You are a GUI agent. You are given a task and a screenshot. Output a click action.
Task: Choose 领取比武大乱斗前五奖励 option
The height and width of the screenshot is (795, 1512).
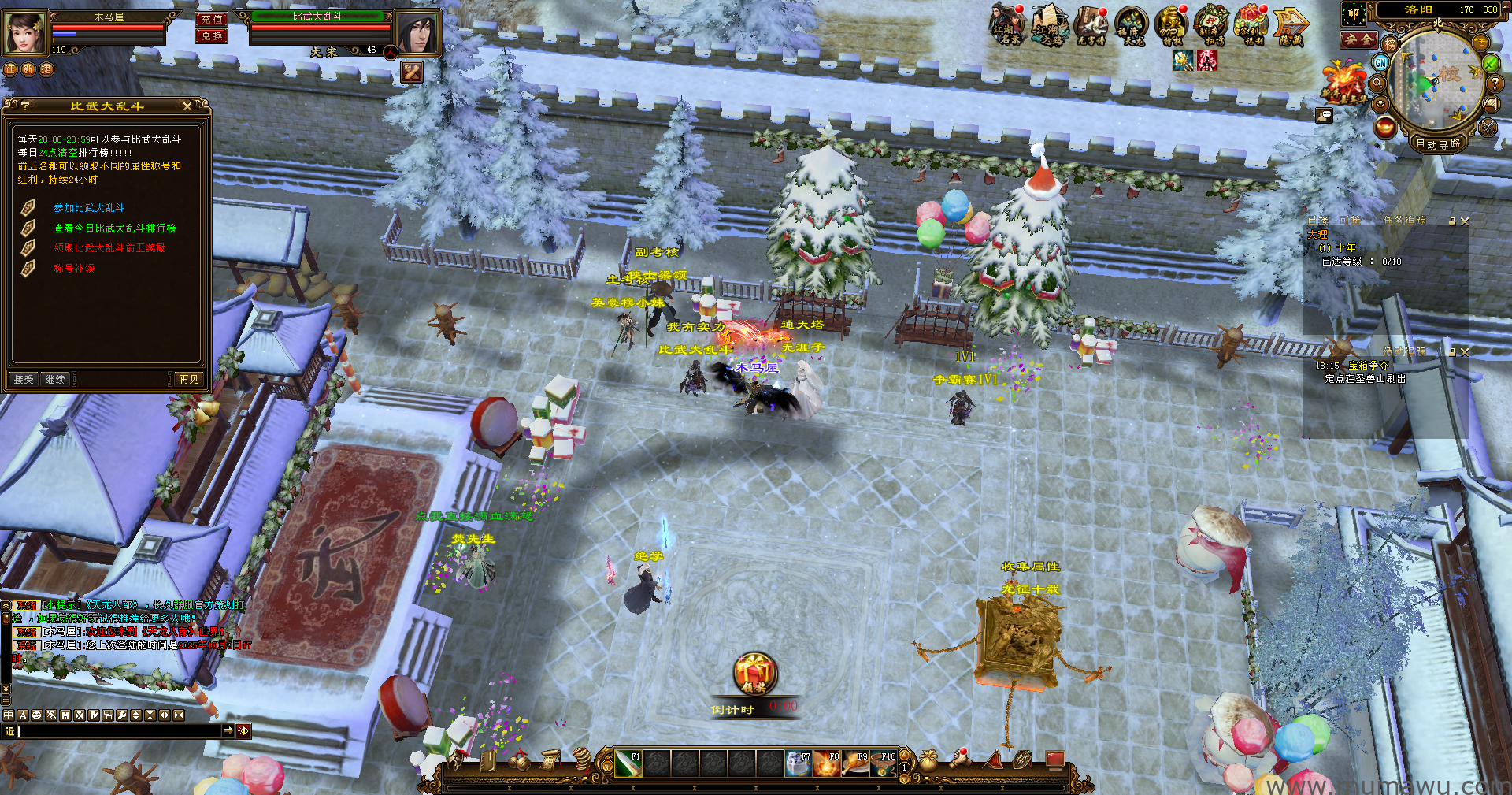pyautogui.click(x=109, y=248)
